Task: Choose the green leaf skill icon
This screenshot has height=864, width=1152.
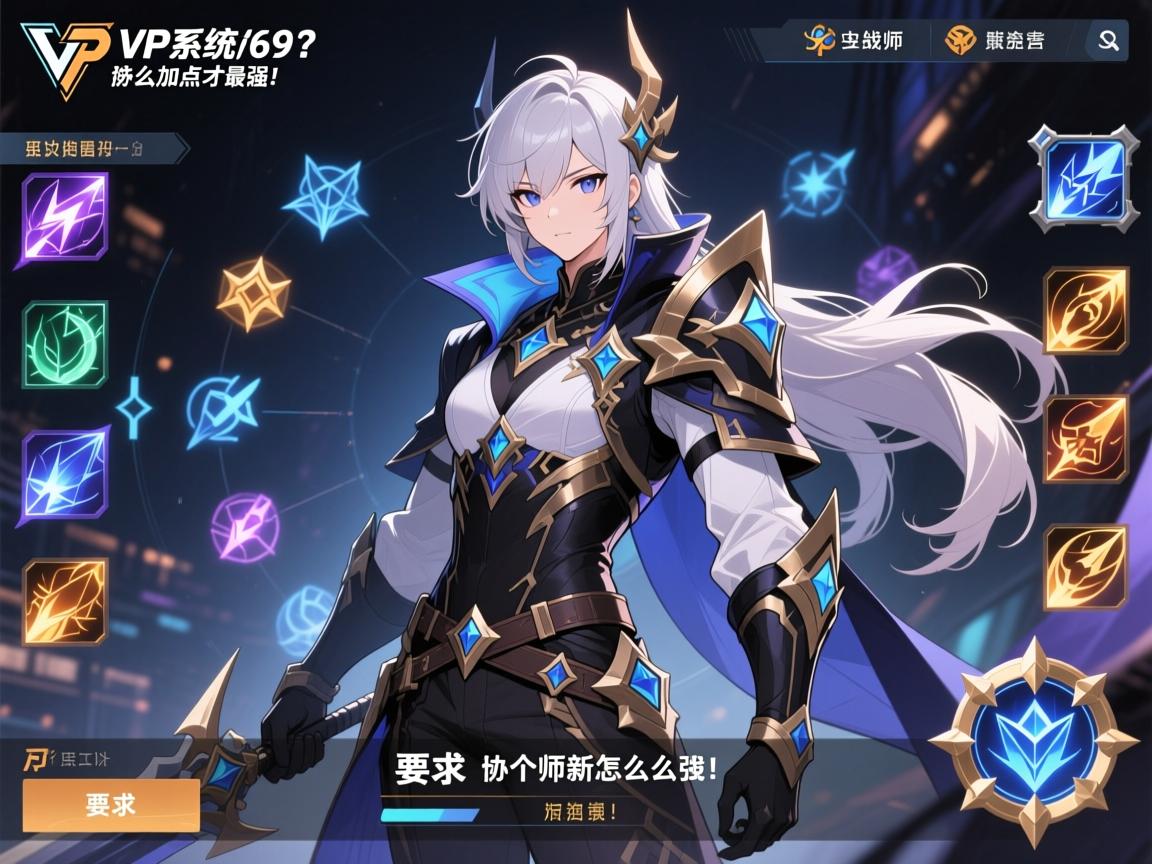Action: [x=65, y=344]
